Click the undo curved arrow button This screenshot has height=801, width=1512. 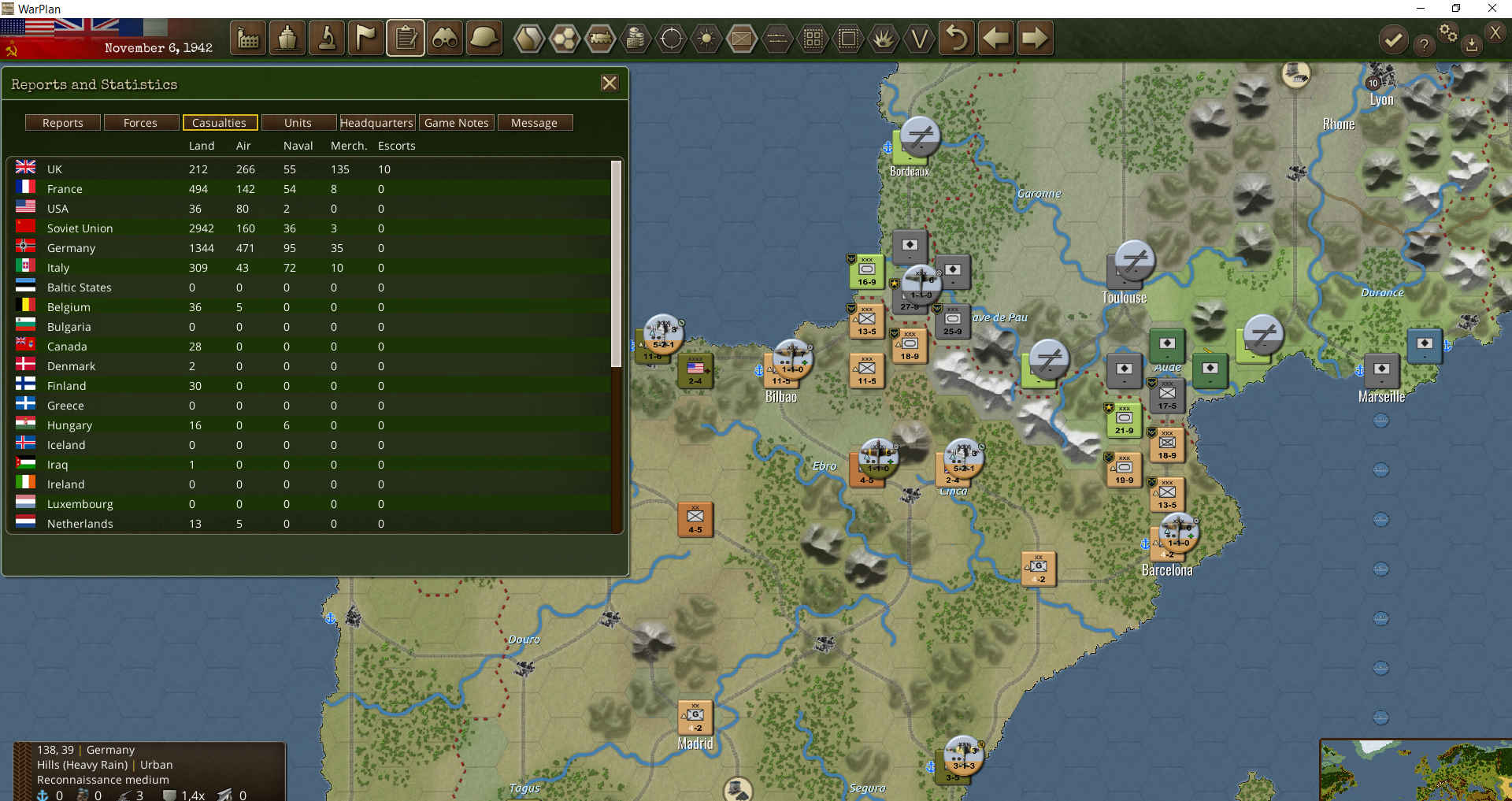point(956,38)
